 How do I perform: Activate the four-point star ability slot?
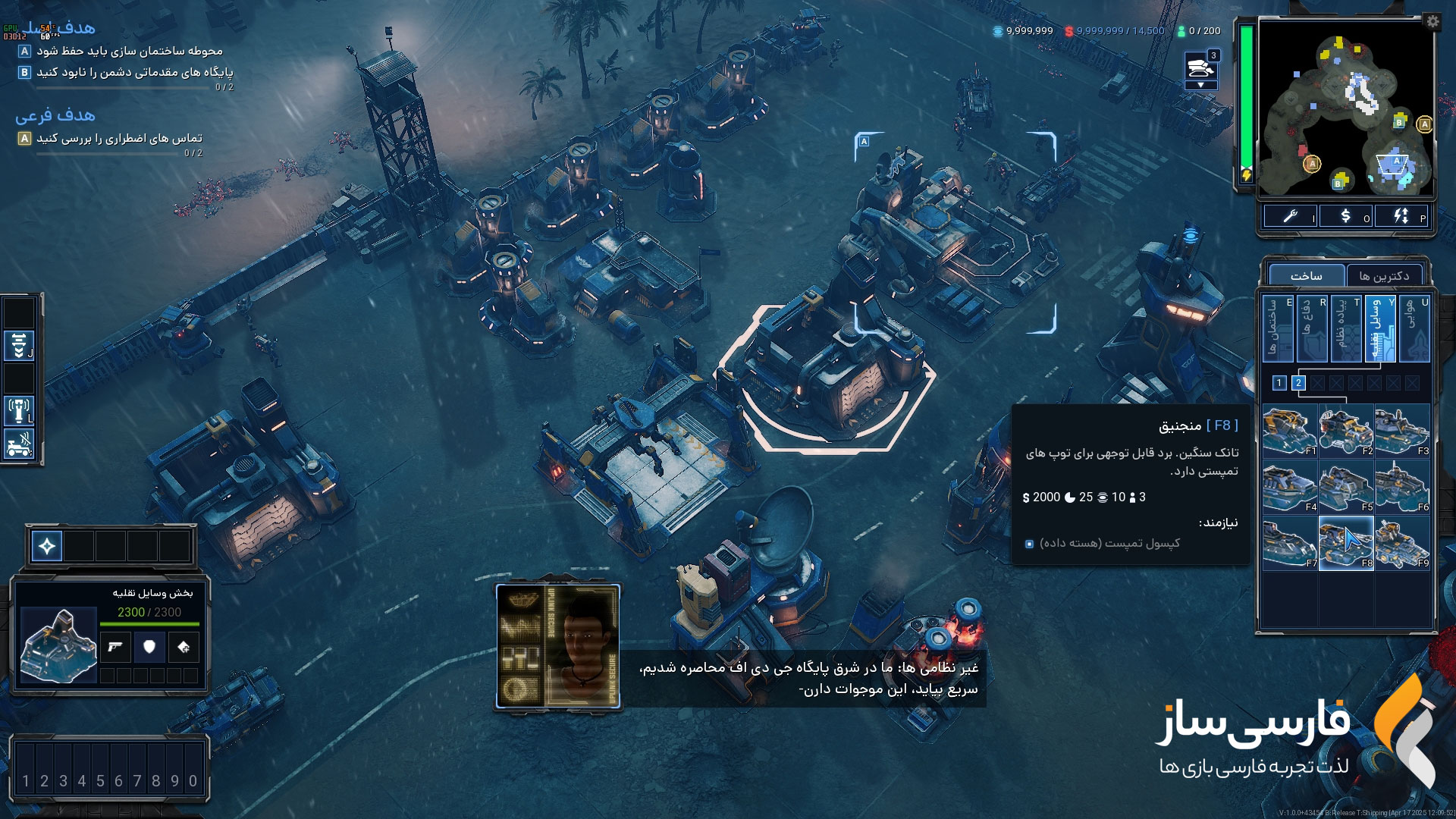(47, 546)
